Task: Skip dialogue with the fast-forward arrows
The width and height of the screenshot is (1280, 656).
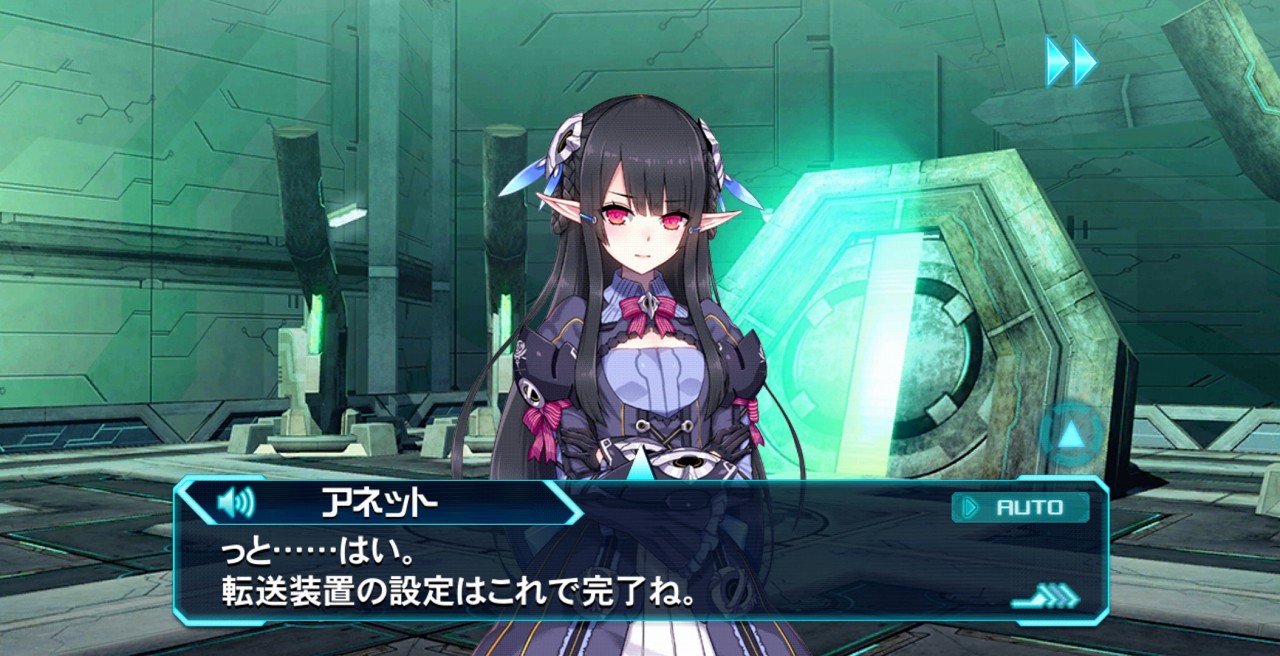Action: tap(1071, 62)
